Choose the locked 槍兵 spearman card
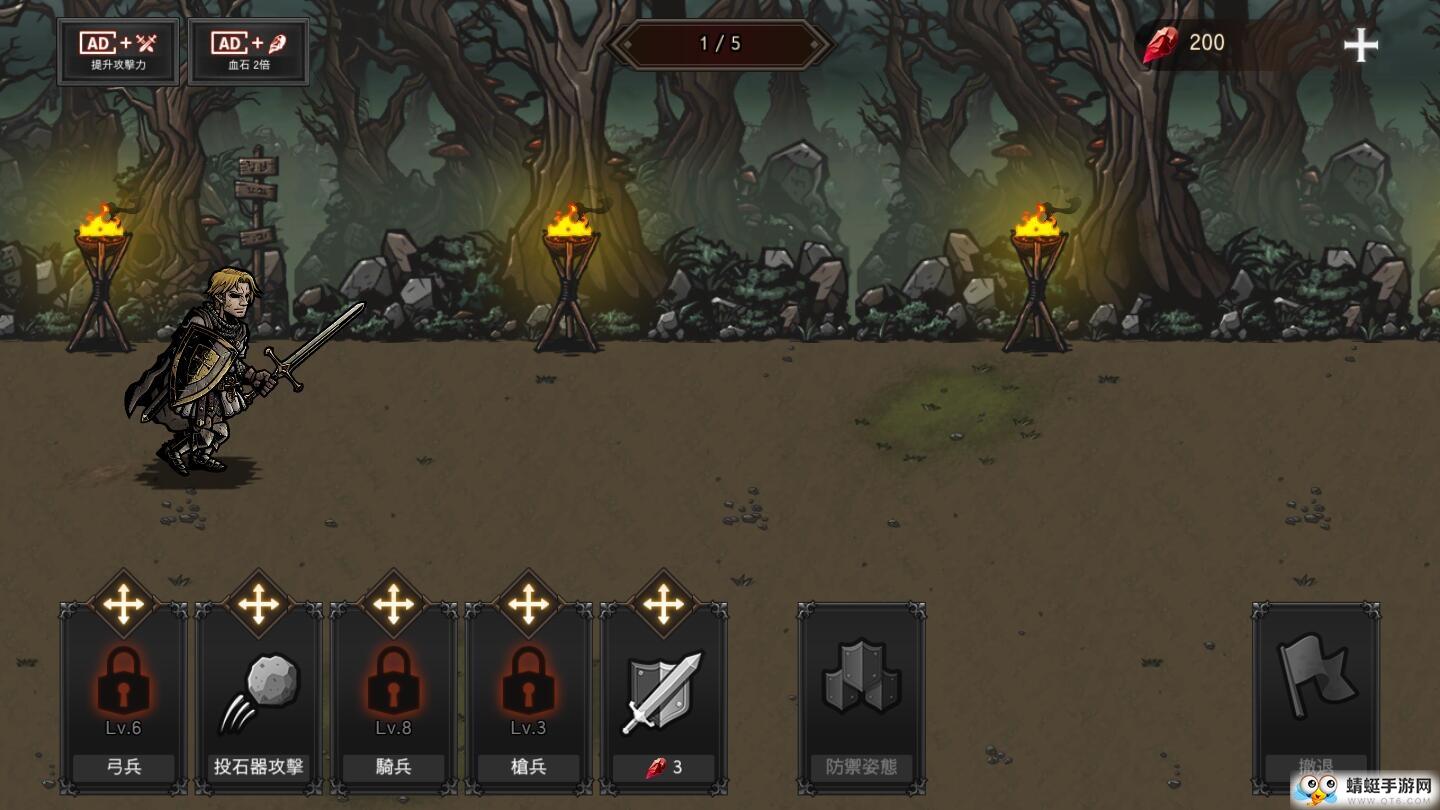 (x=528, y=698)
